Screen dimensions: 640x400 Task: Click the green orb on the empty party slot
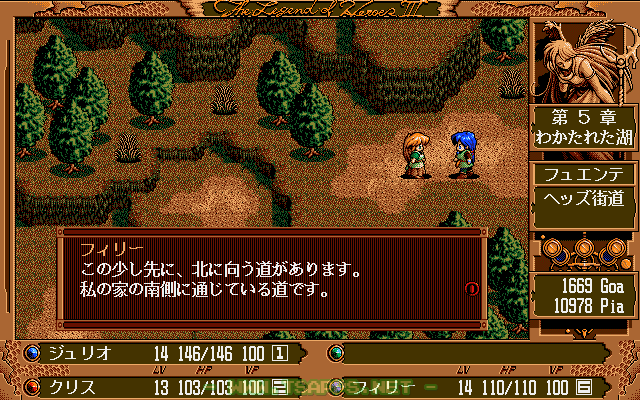[336, 353]
